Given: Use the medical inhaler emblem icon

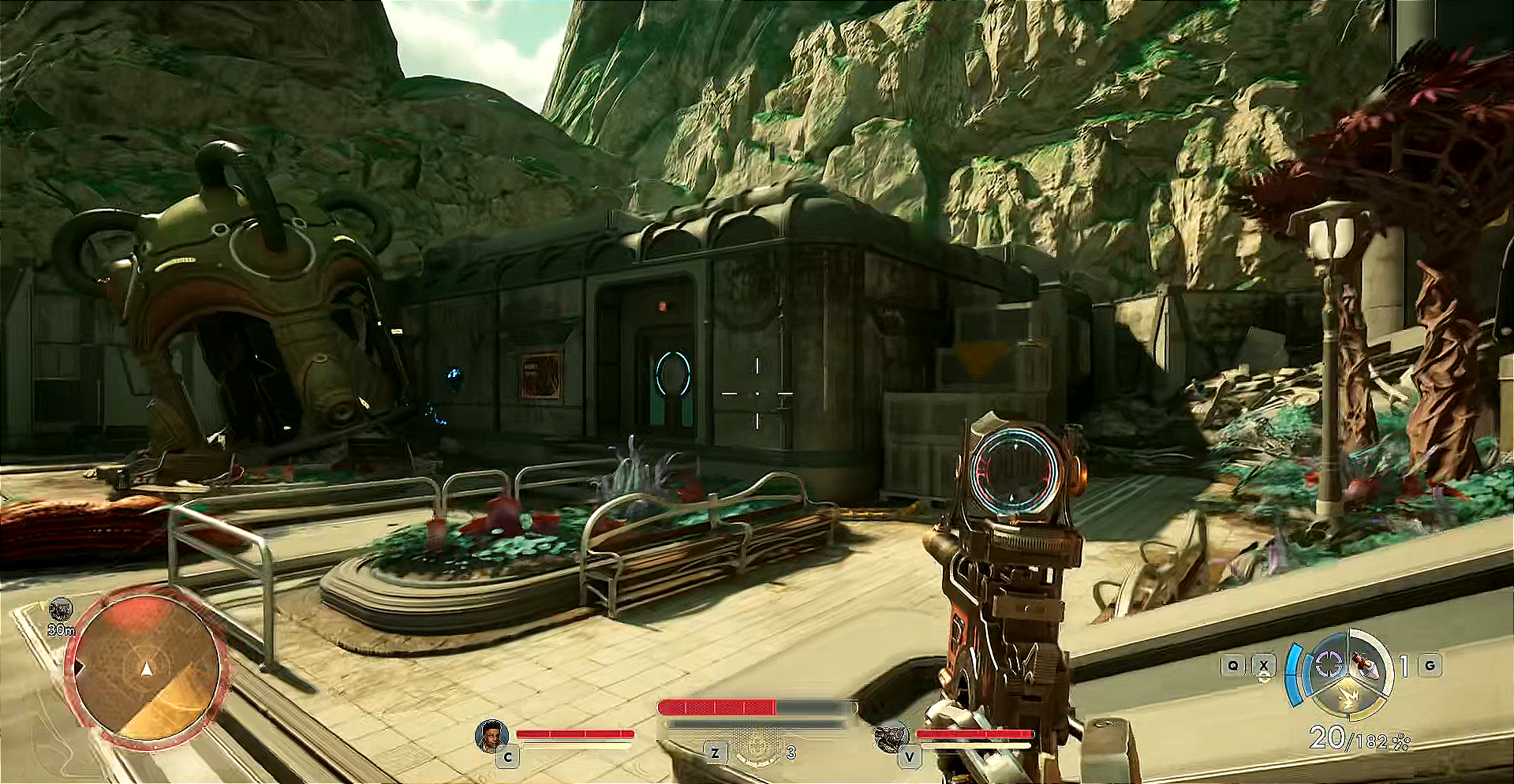Looking at the screenshot, I should pyautogui.click(x=755, y=746).
